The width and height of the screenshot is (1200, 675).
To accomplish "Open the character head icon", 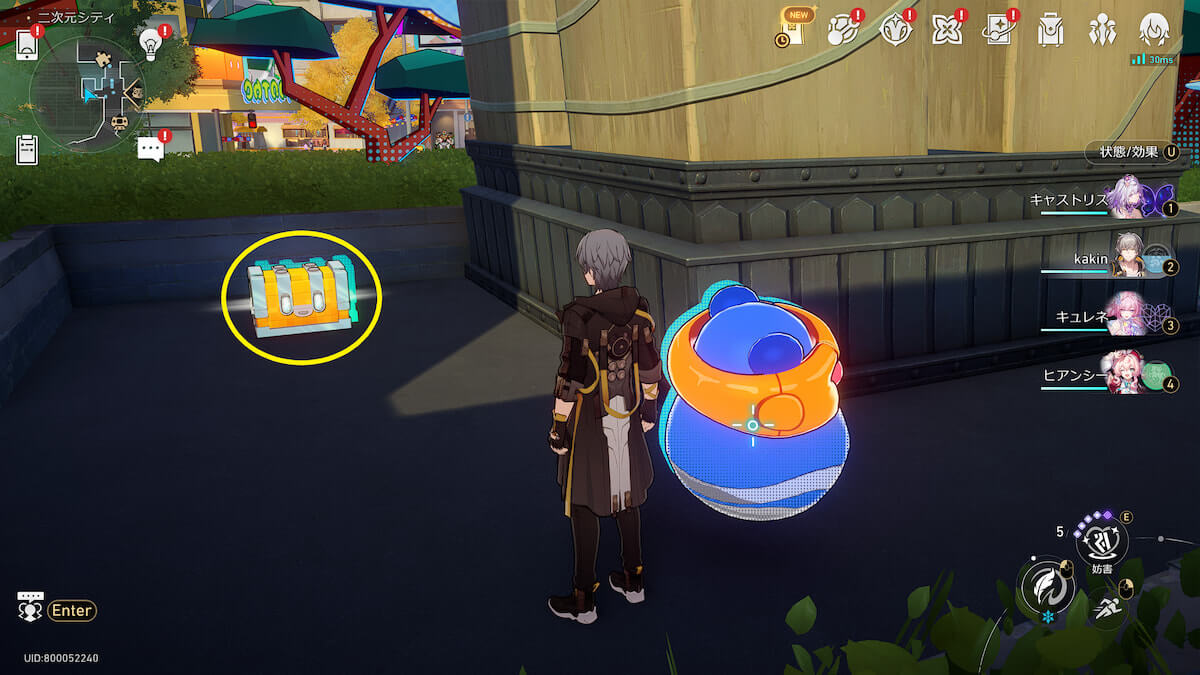I will pos(1154,30).
